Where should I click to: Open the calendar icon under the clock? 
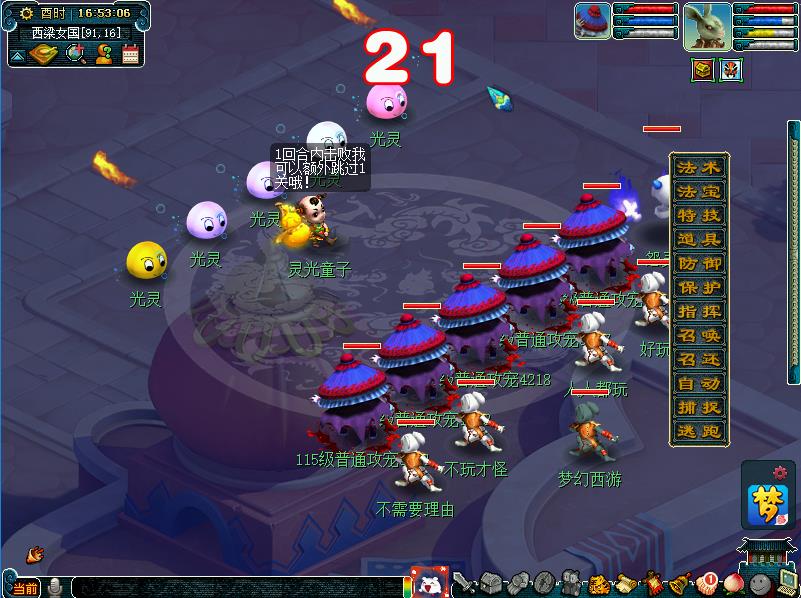[130, 54]
